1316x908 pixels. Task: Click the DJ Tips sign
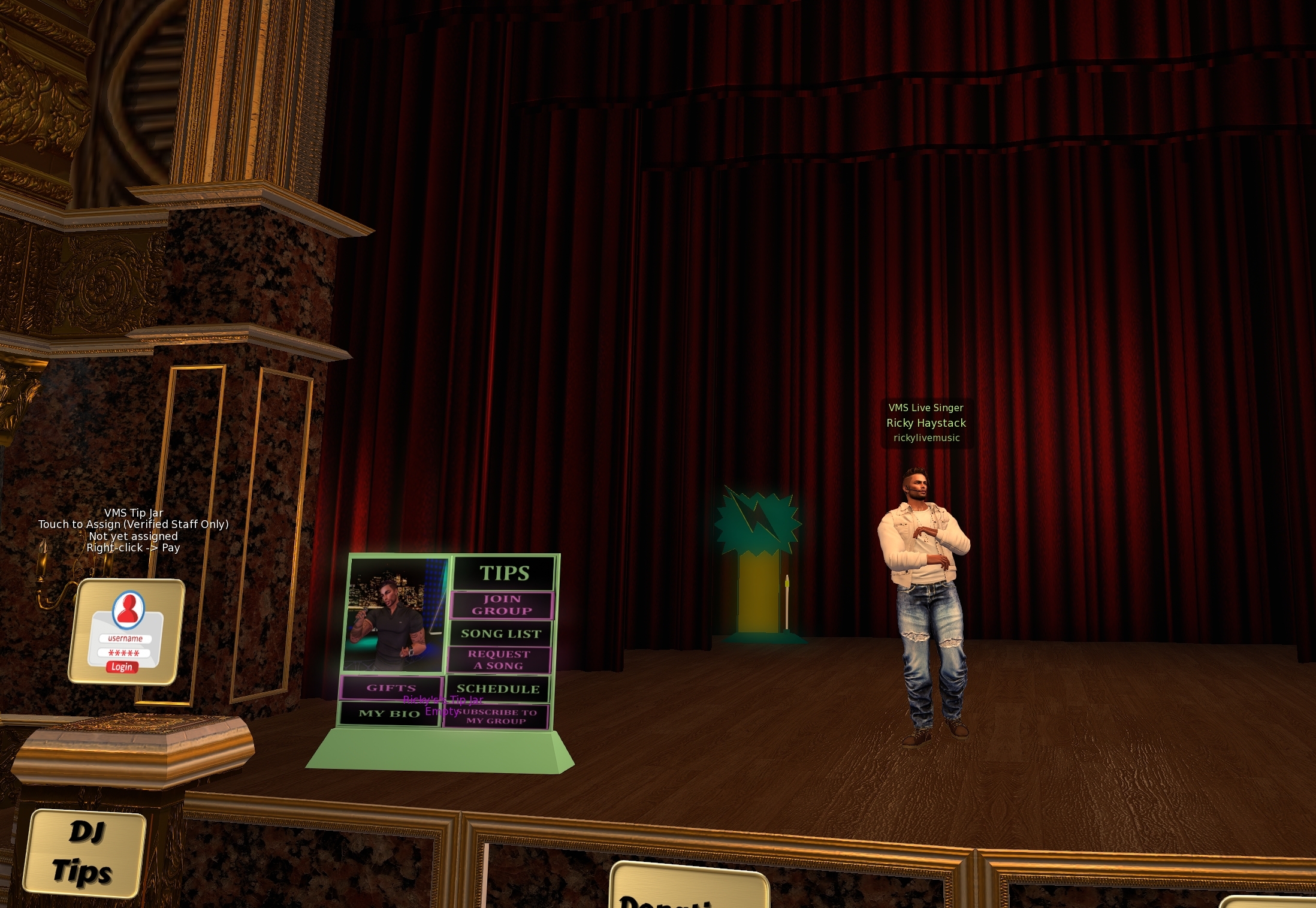point(84,853)
